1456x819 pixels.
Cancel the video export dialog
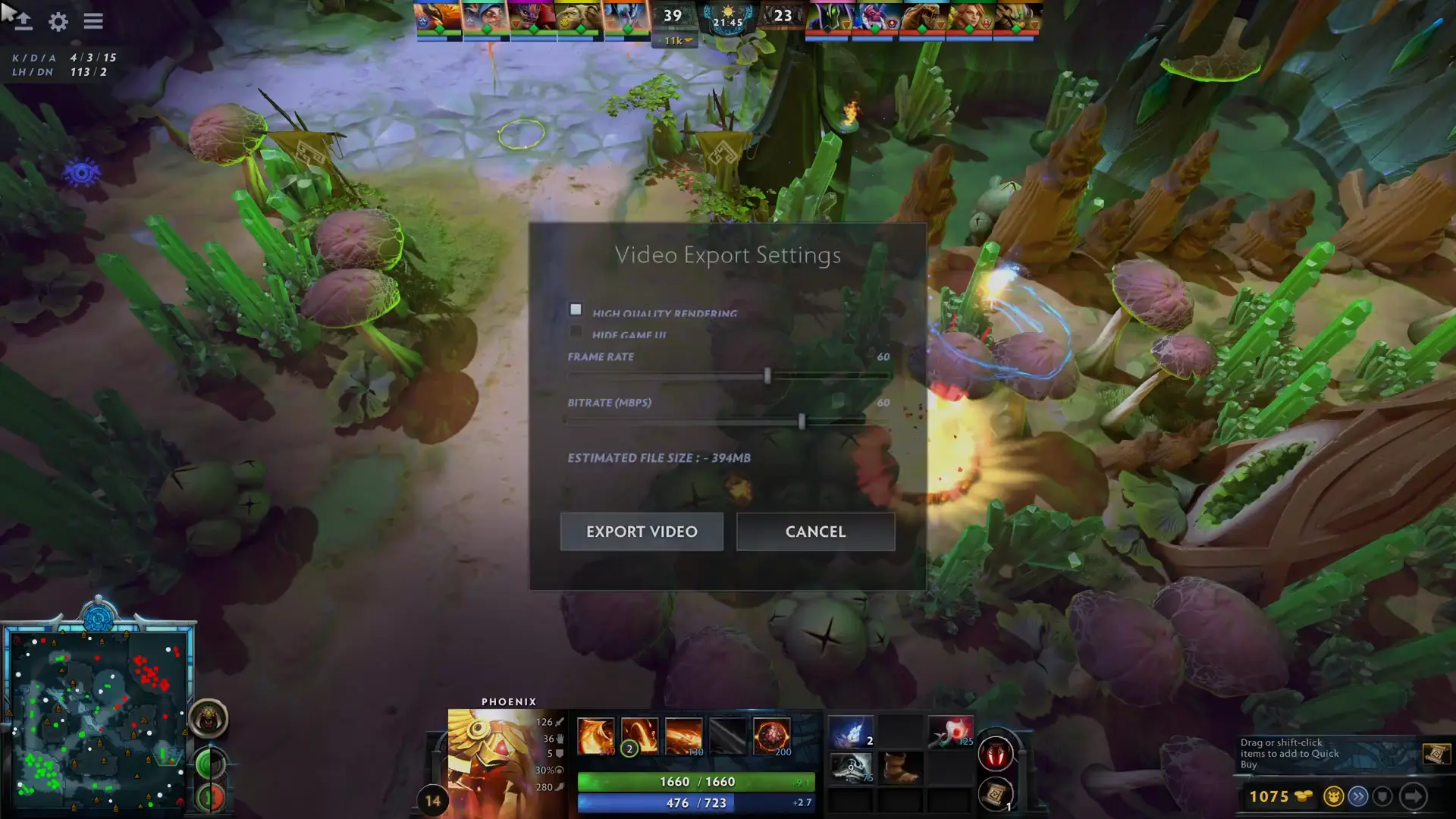[x=816, y=532]
